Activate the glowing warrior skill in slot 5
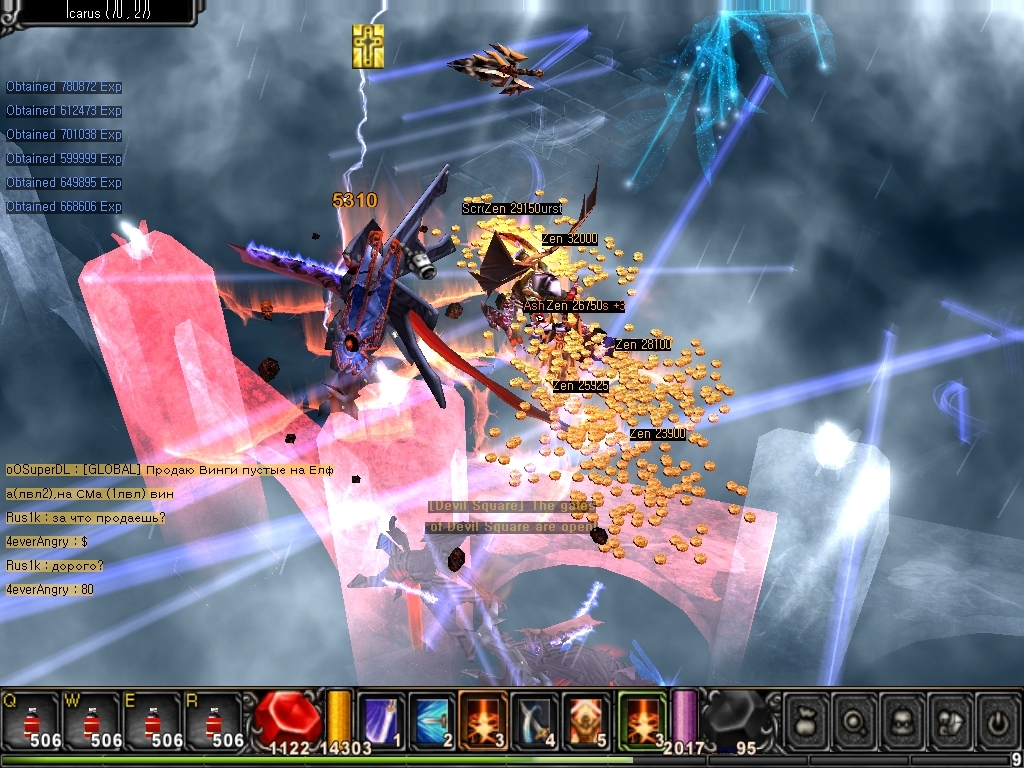 (586, 720)
